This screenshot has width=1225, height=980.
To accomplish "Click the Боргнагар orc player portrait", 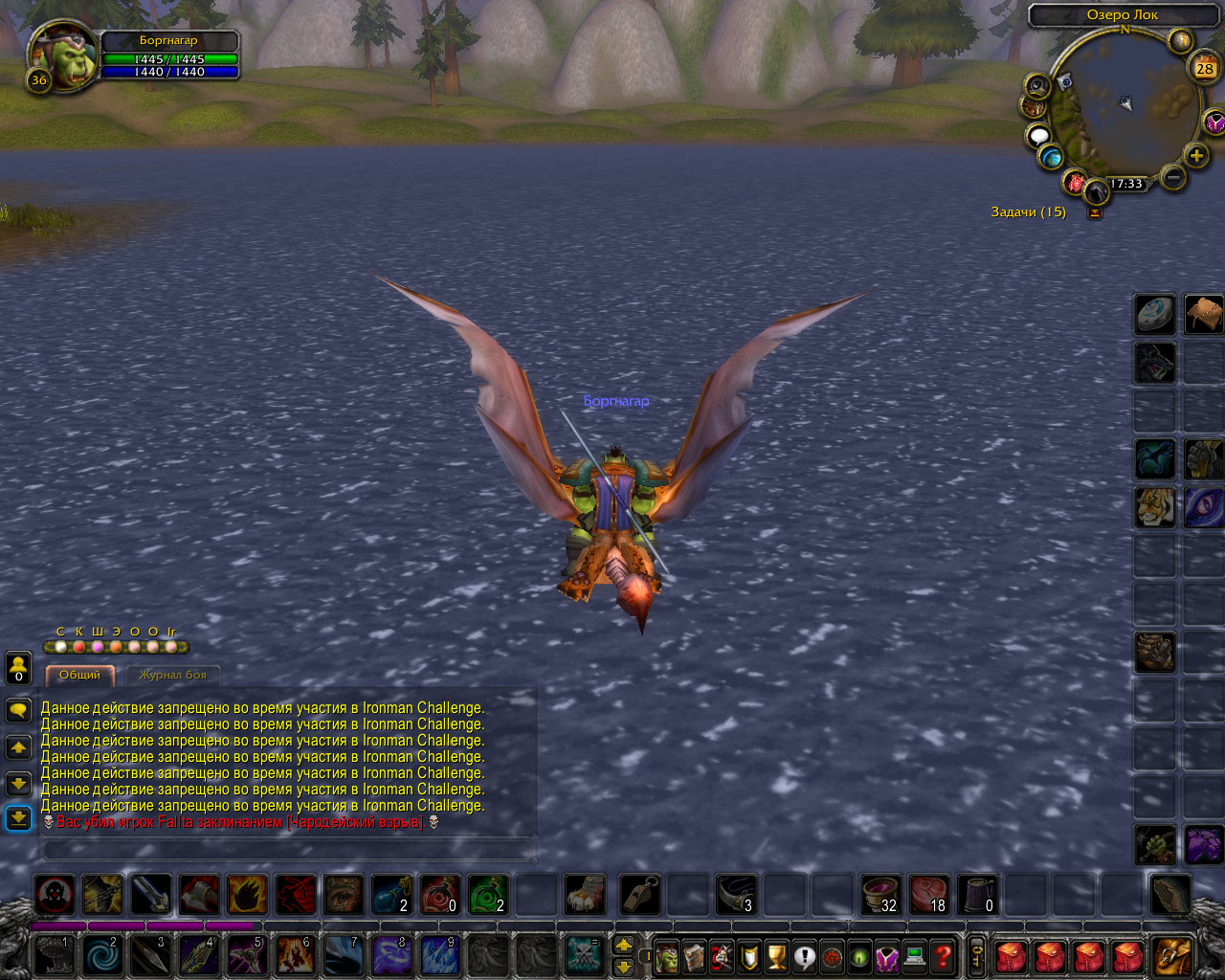I will [x=63, y=56].
